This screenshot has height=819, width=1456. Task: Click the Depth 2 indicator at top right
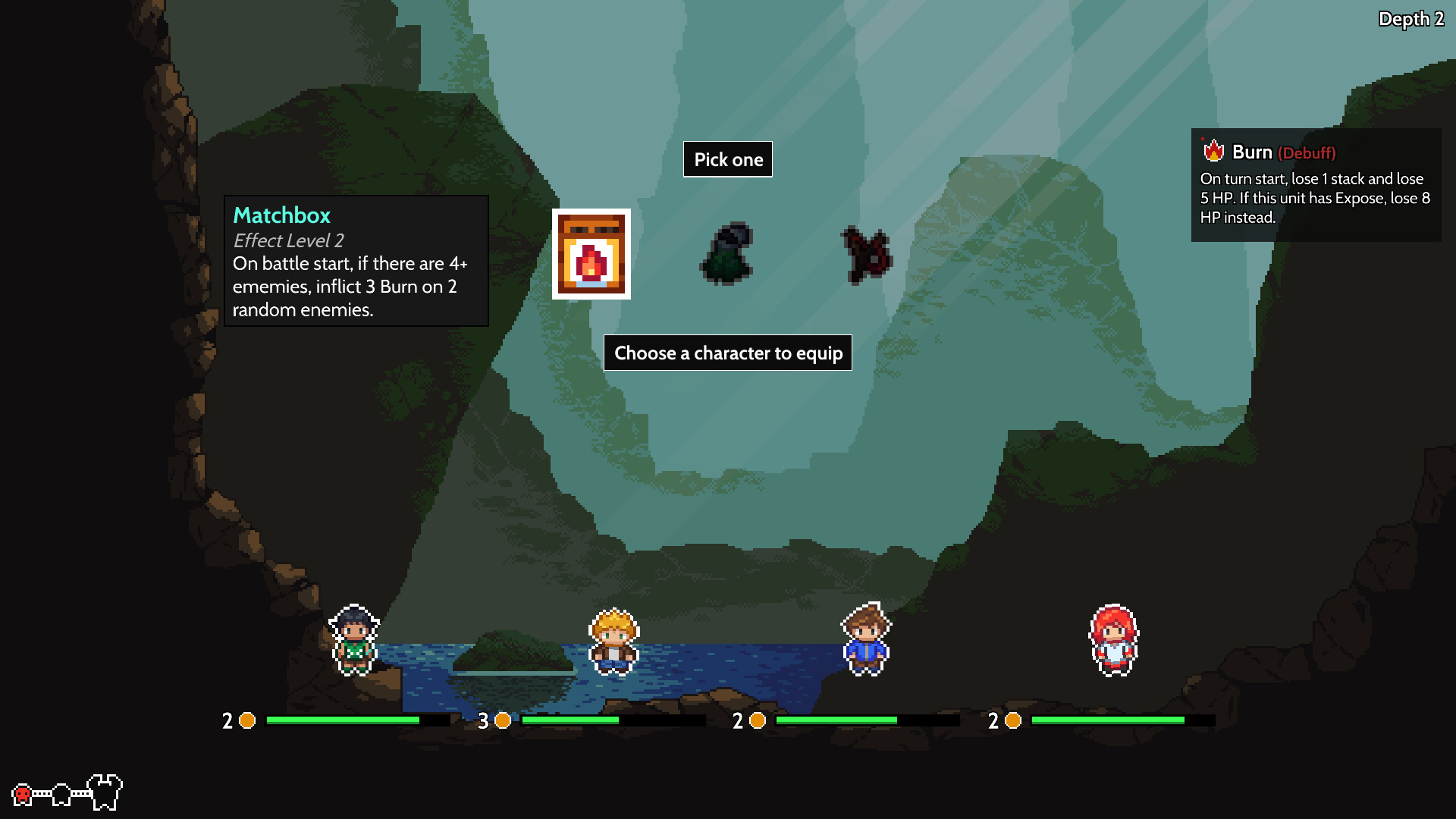(1411, 20)
